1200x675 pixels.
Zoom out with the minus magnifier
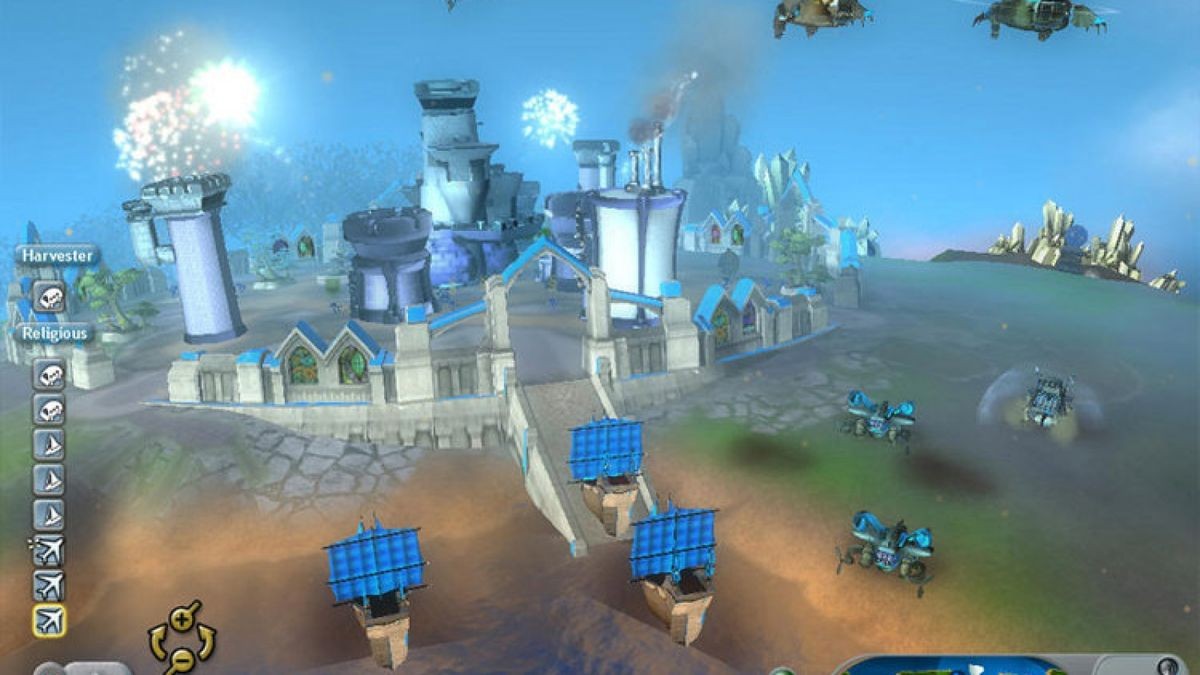(181, 658)
